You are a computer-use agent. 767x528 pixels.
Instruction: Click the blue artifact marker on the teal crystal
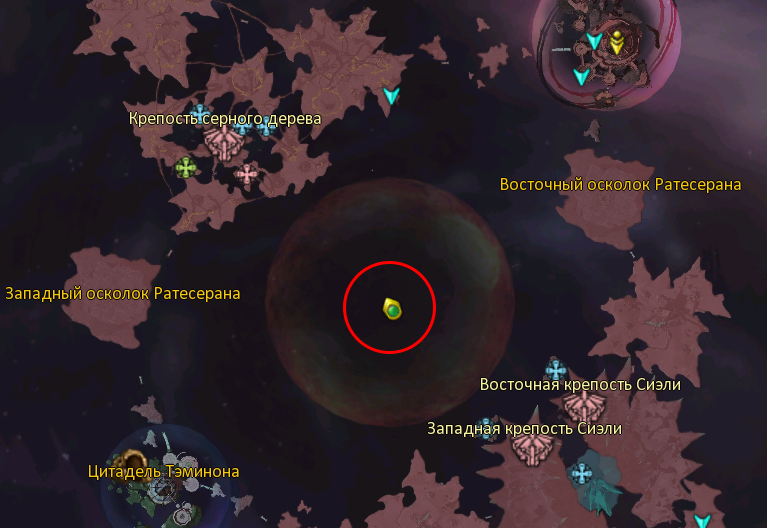click(582, 472)
